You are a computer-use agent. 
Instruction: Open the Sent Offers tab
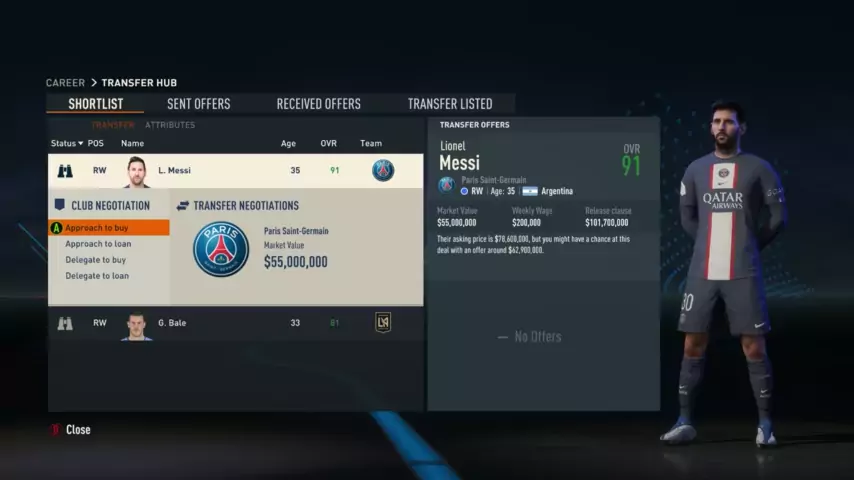[198, 104]
